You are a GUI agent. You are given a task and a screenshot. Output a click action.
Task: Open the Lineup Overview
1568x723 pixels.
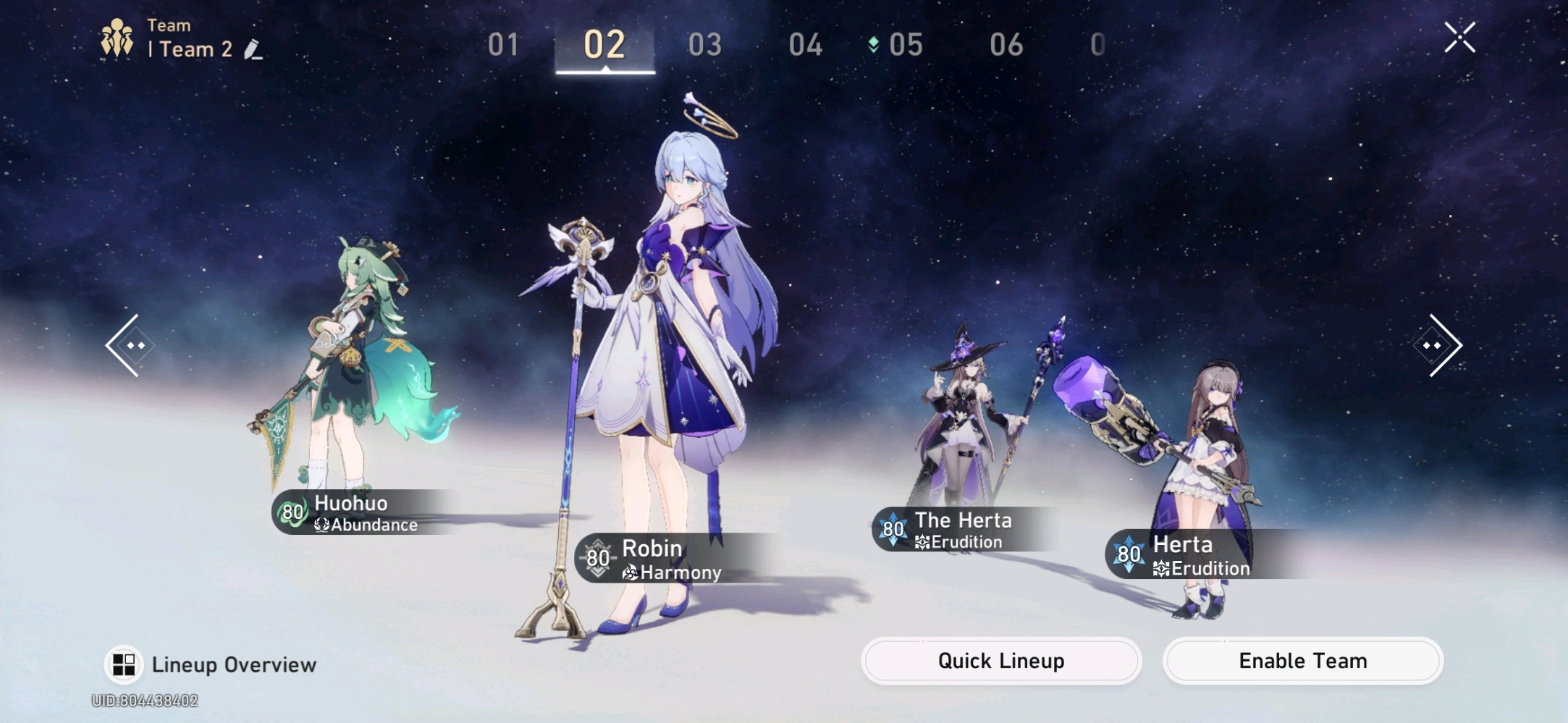(211, 664)
